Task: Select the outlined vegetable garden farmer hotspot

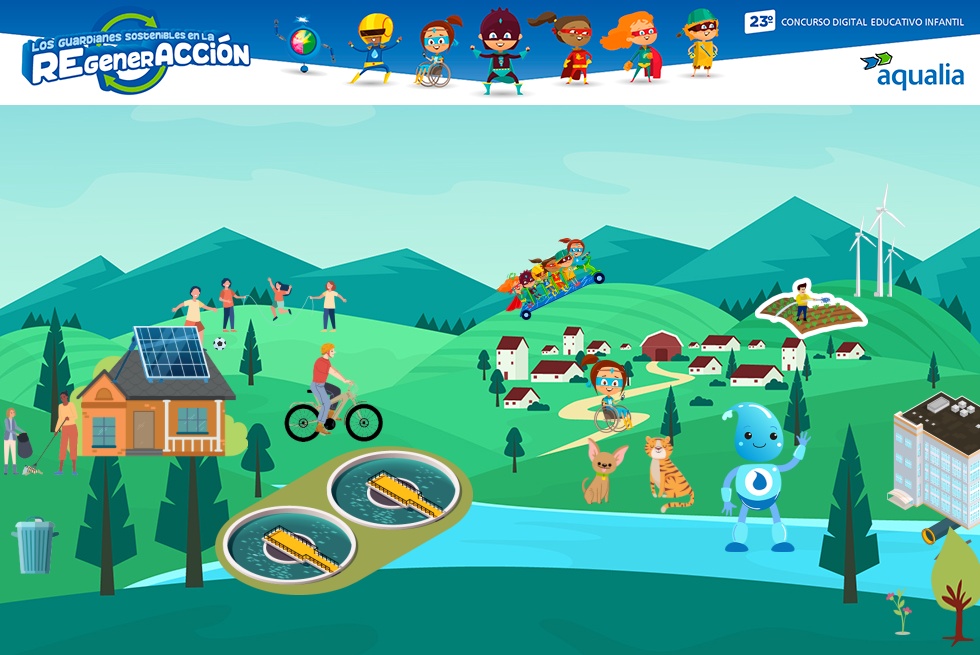Action: coord(810,309)
